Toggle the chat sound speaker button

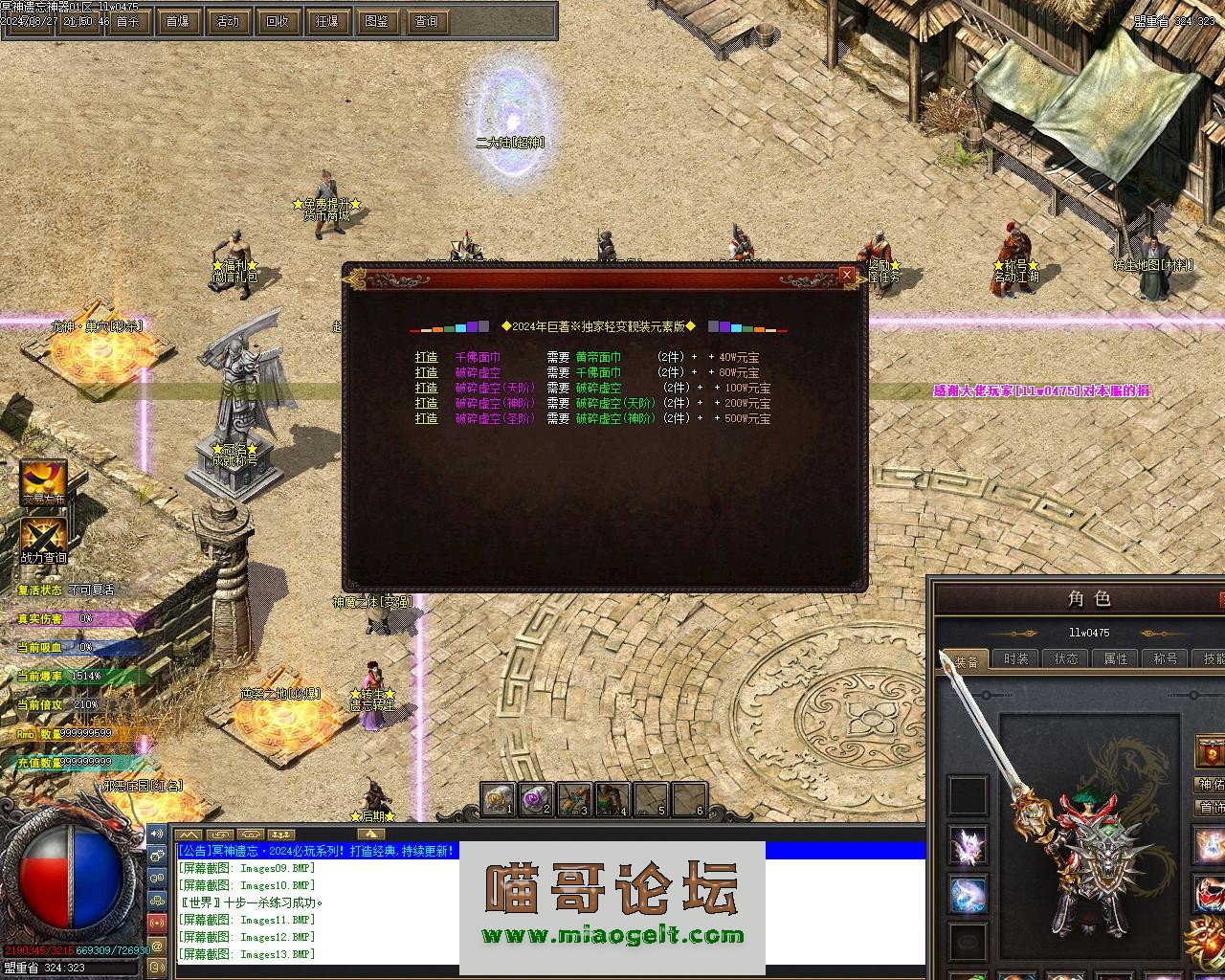tap(157, 834)
